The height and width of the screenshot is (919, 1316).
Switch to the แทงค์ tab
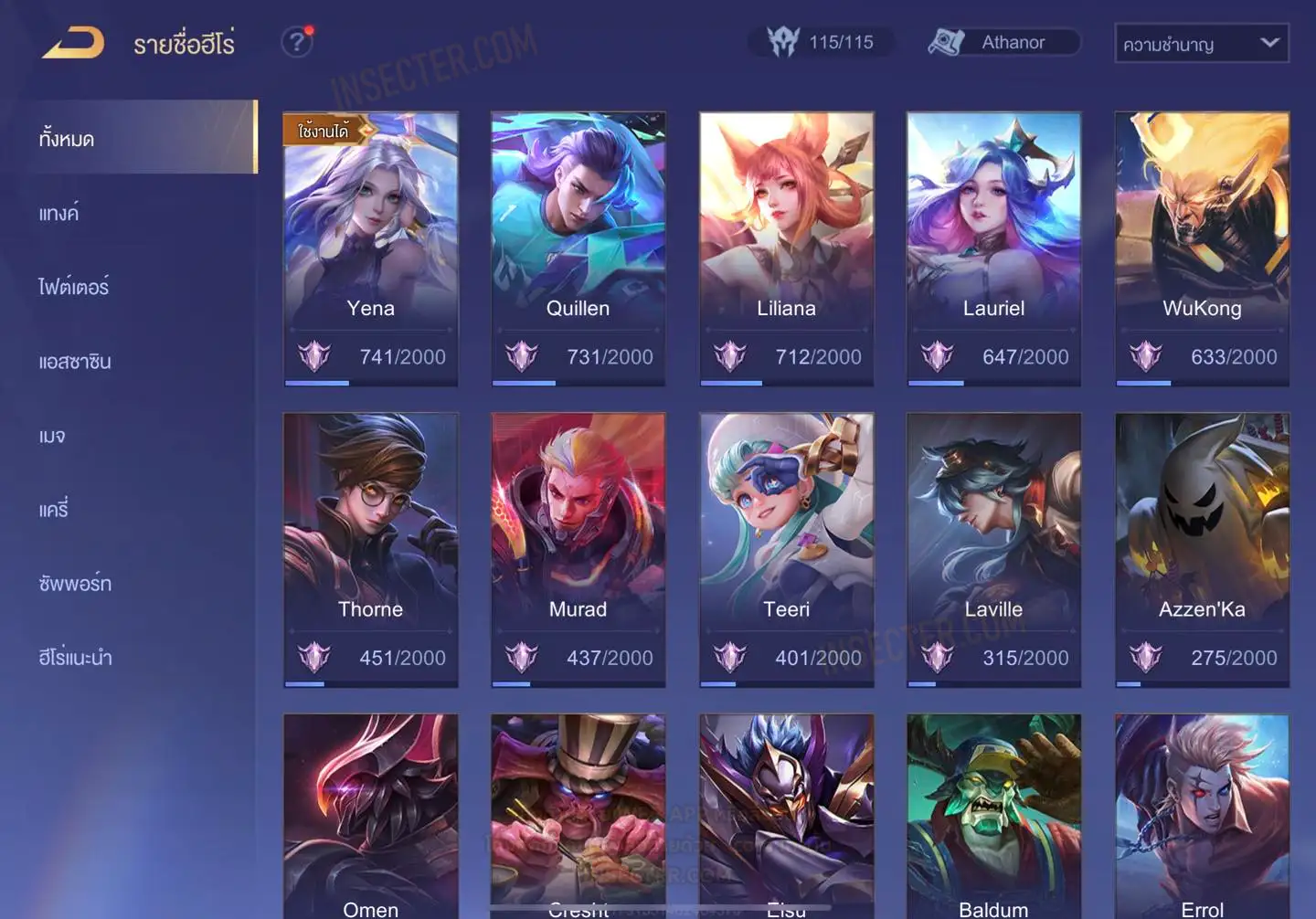[59, 214]
